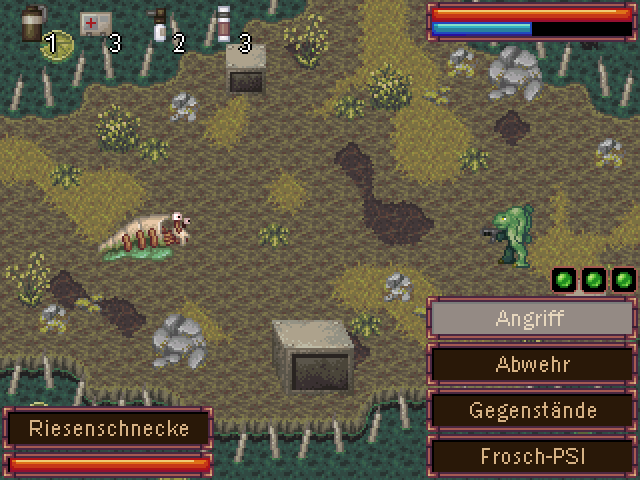Open the Gegenstände item menu
Screen dimensions: 640x480
click(531, 410)
